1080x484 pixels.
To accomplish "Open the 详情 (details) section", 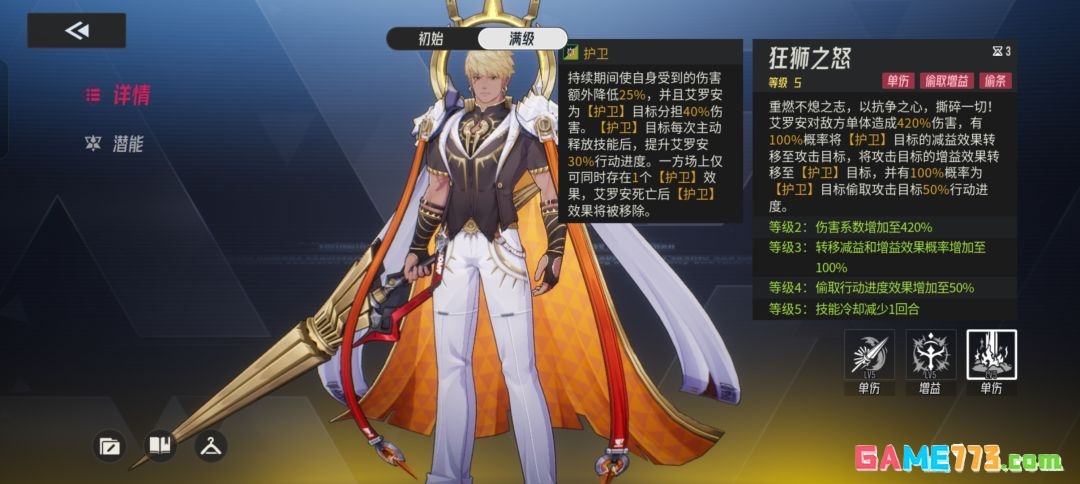I will [119, 95].
